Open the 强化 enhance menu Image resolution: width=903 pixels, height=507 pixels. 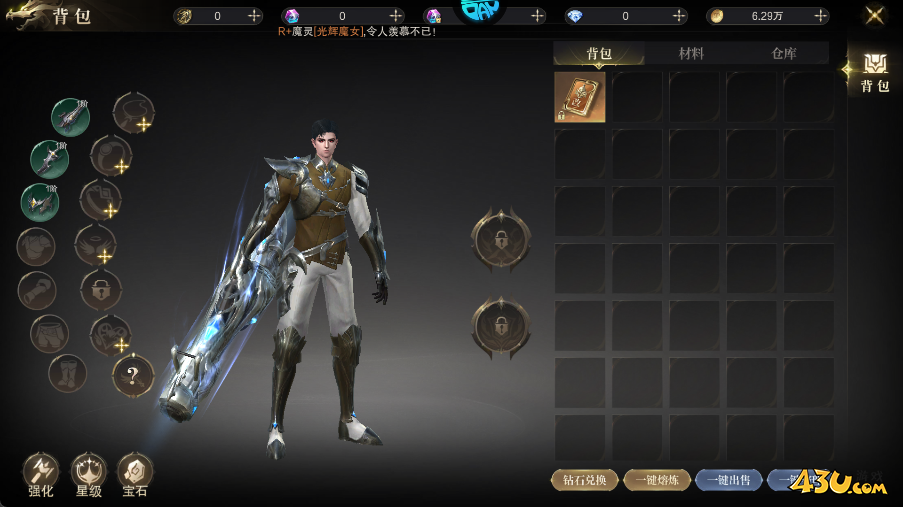(x=41, y=474)
